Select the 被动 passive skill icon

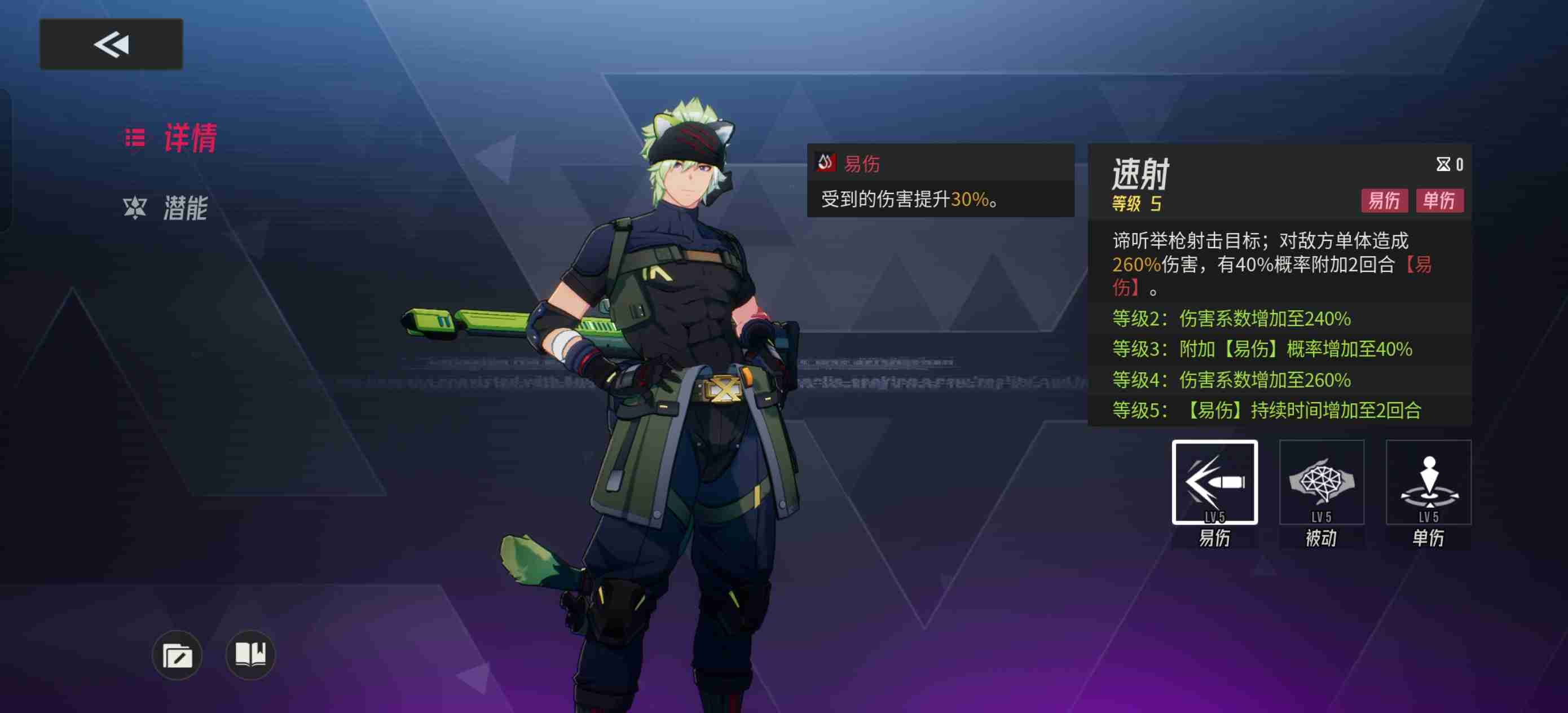click(x=1322, y=483)
